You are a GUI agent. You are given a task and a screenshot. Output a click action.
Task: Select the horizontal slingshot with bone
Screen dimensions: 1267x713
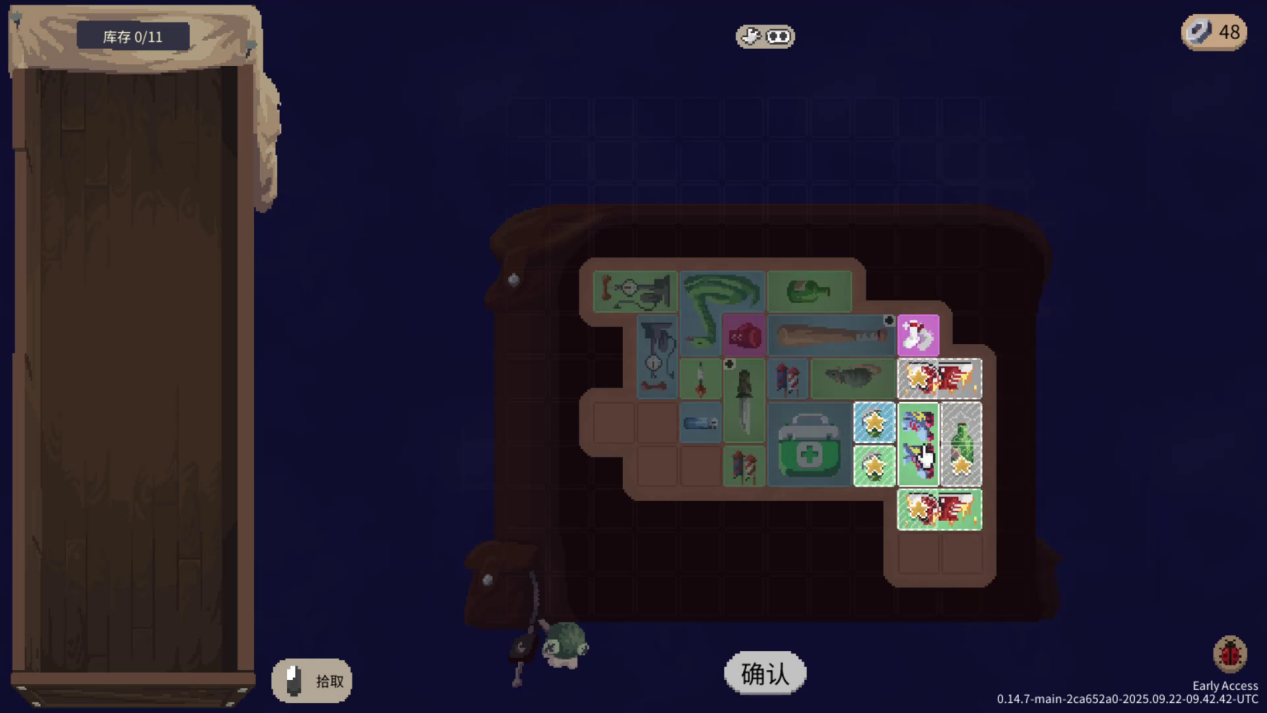click(635, 292)
